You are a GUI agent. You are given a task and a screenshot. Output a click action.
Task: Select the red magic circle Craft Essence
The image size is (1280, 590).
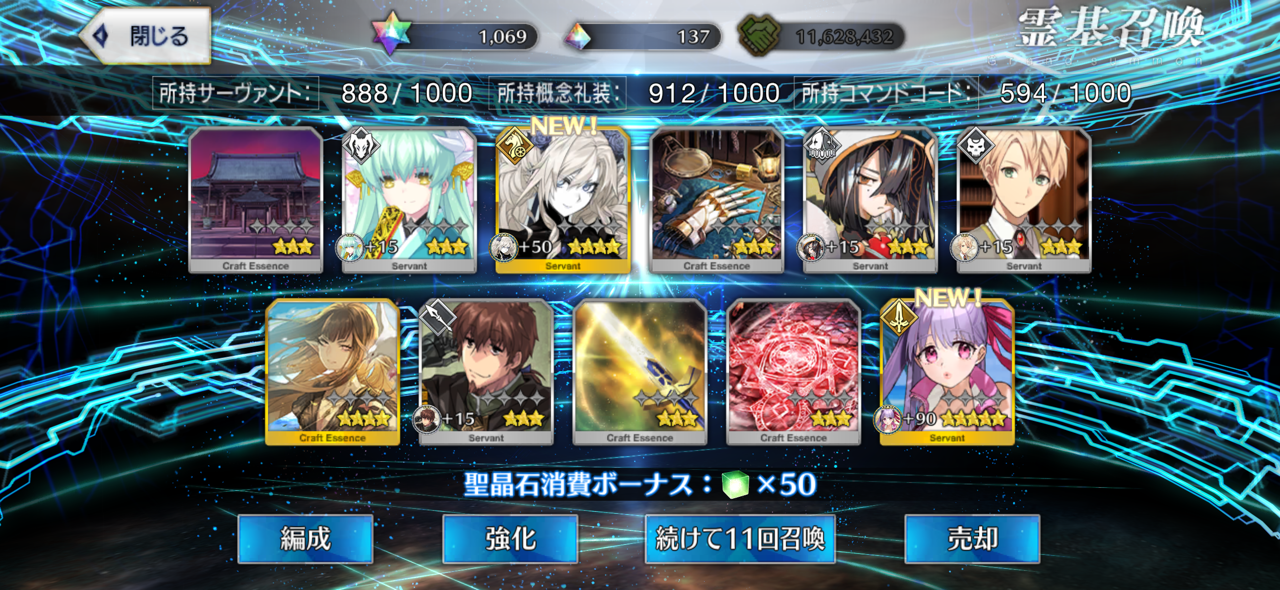(x=794, y=371)
